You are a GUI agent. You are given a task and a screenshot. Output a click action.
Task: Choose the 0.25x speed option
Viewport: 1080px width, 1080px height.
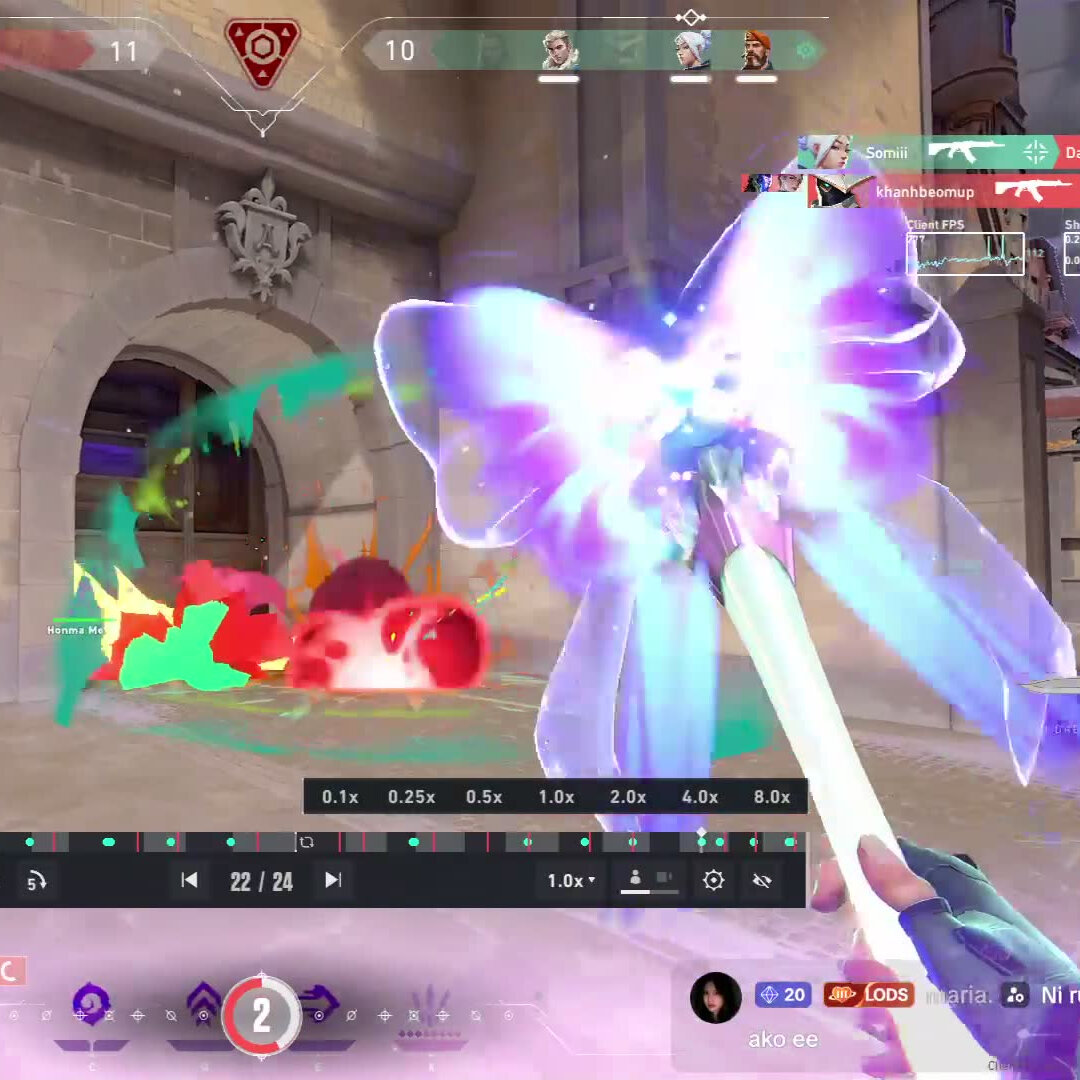tap(411, 797)
